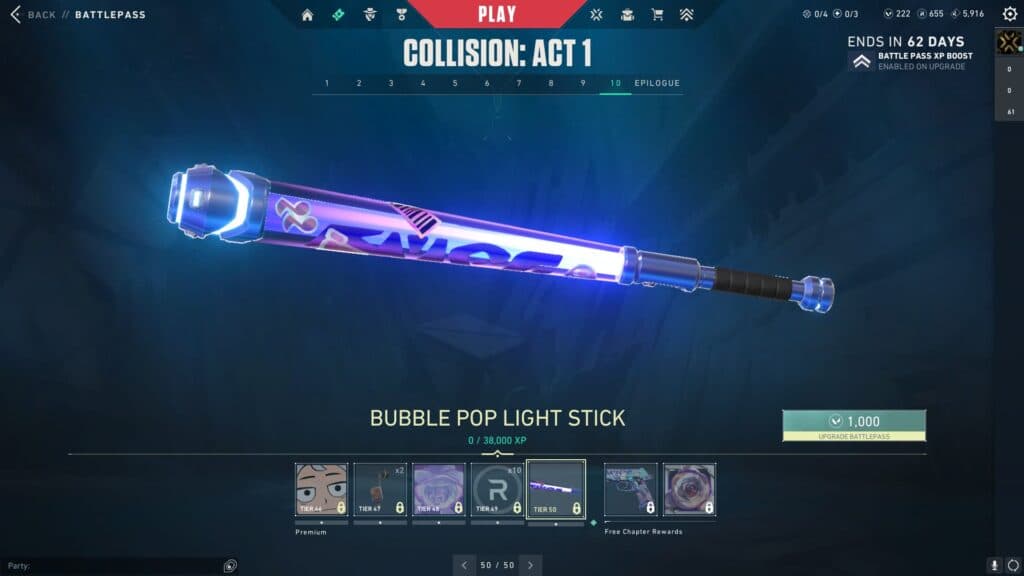
Task: Open the home screen via house icon
Action: [x=307, y=15]
